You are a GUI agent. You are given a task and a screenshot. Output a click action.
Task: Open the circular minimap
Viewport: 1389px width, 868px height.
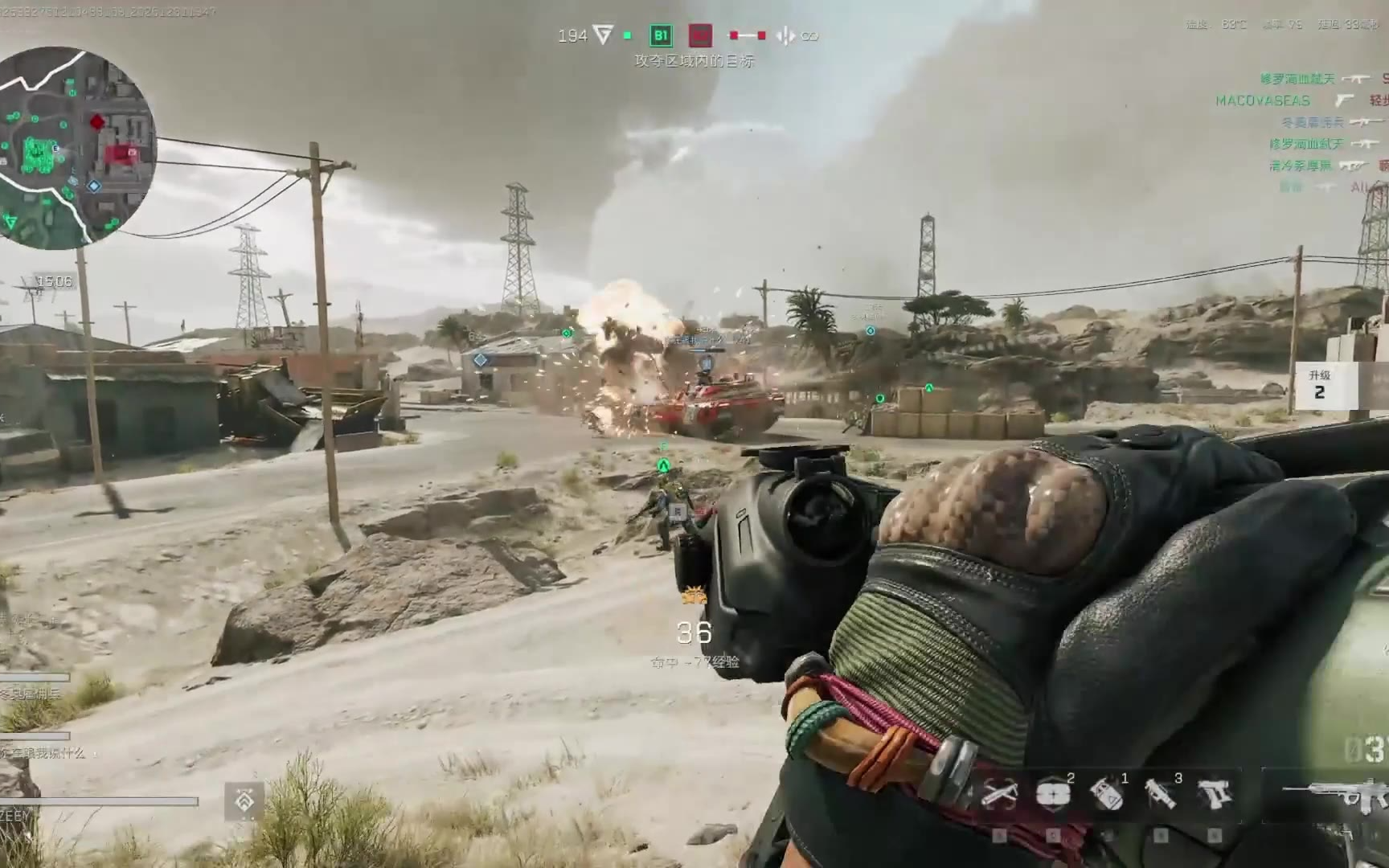76,145
